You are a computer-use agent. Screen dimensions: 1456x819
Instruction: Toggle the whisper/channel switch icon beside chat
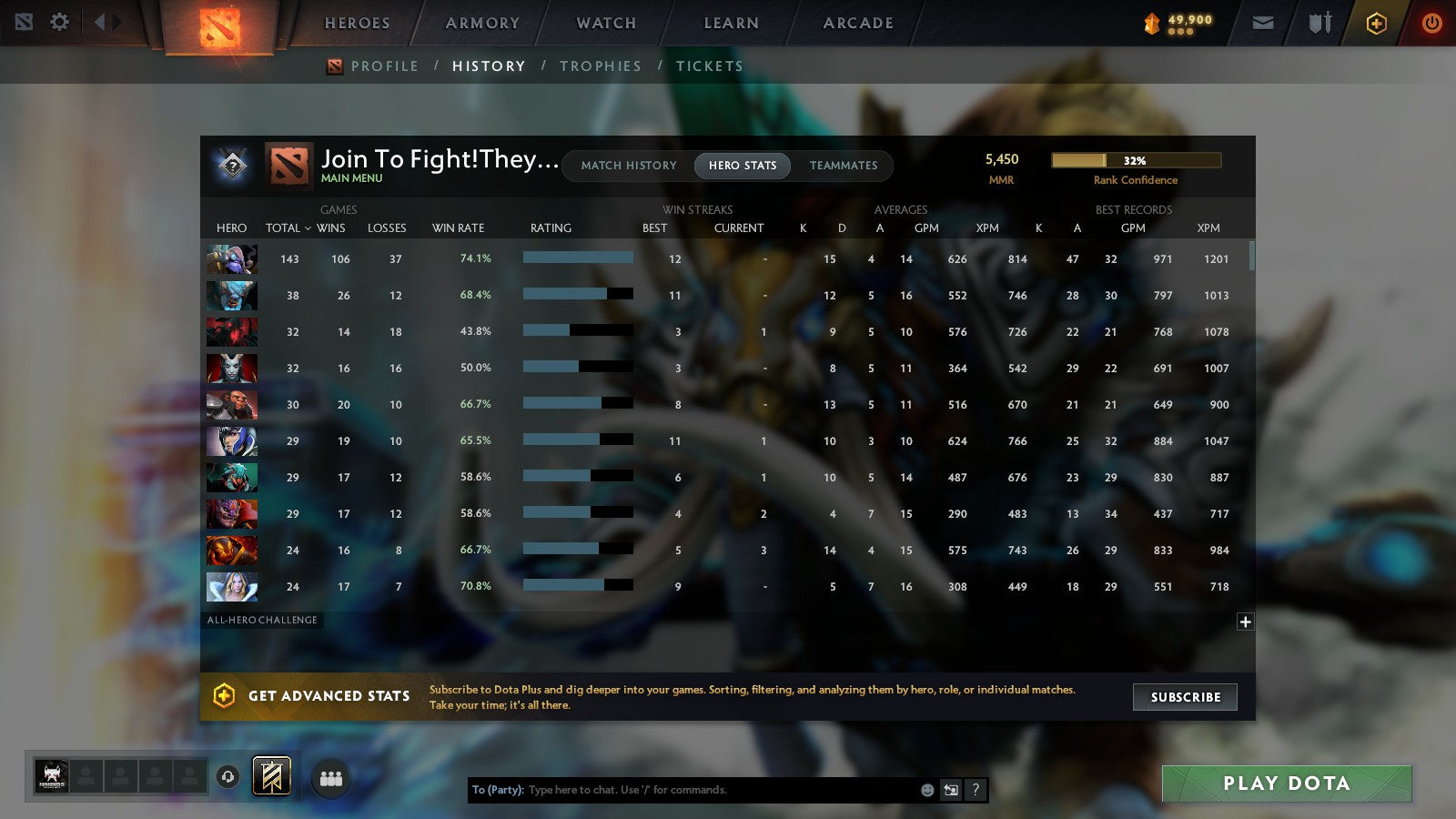click(x=949, y=790)
